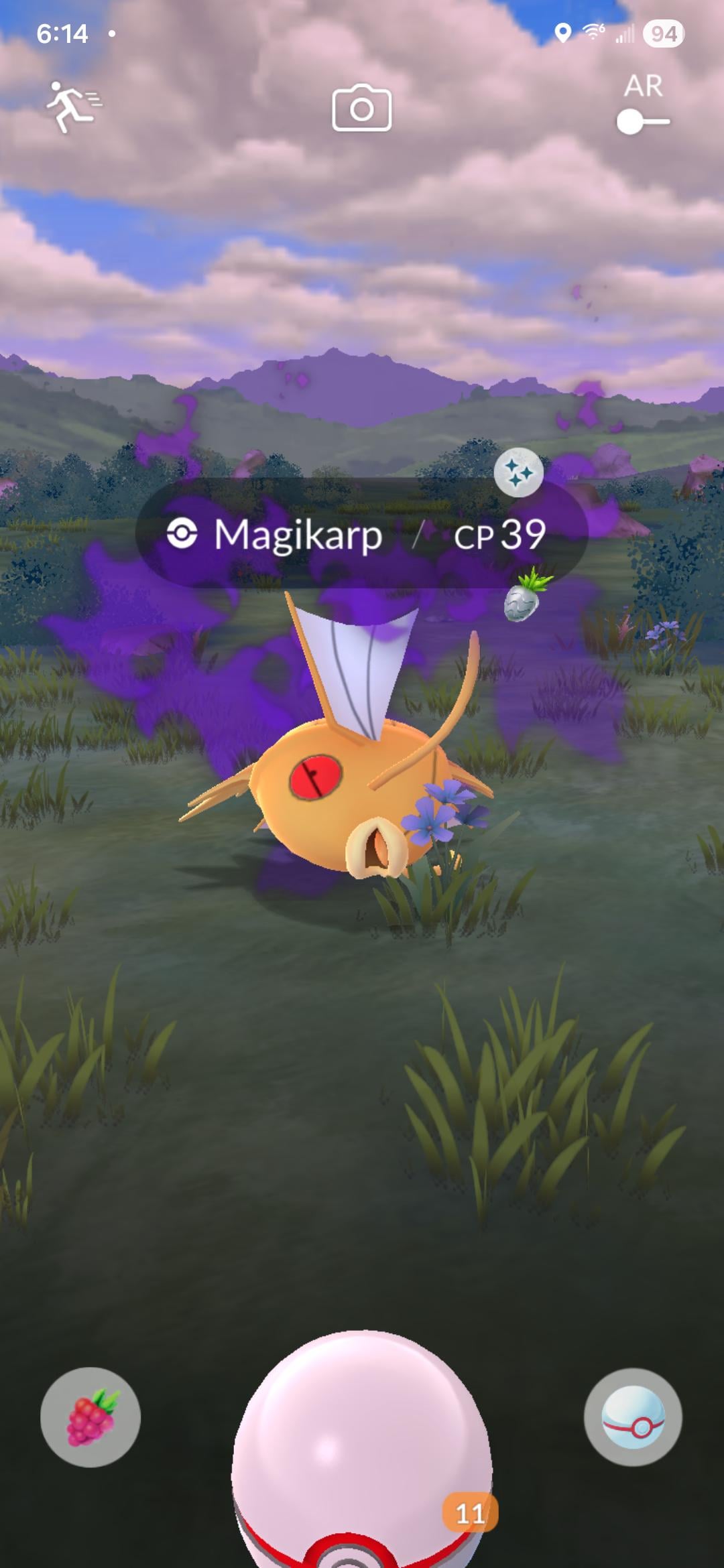Open the camera snapshot mode

362,108
